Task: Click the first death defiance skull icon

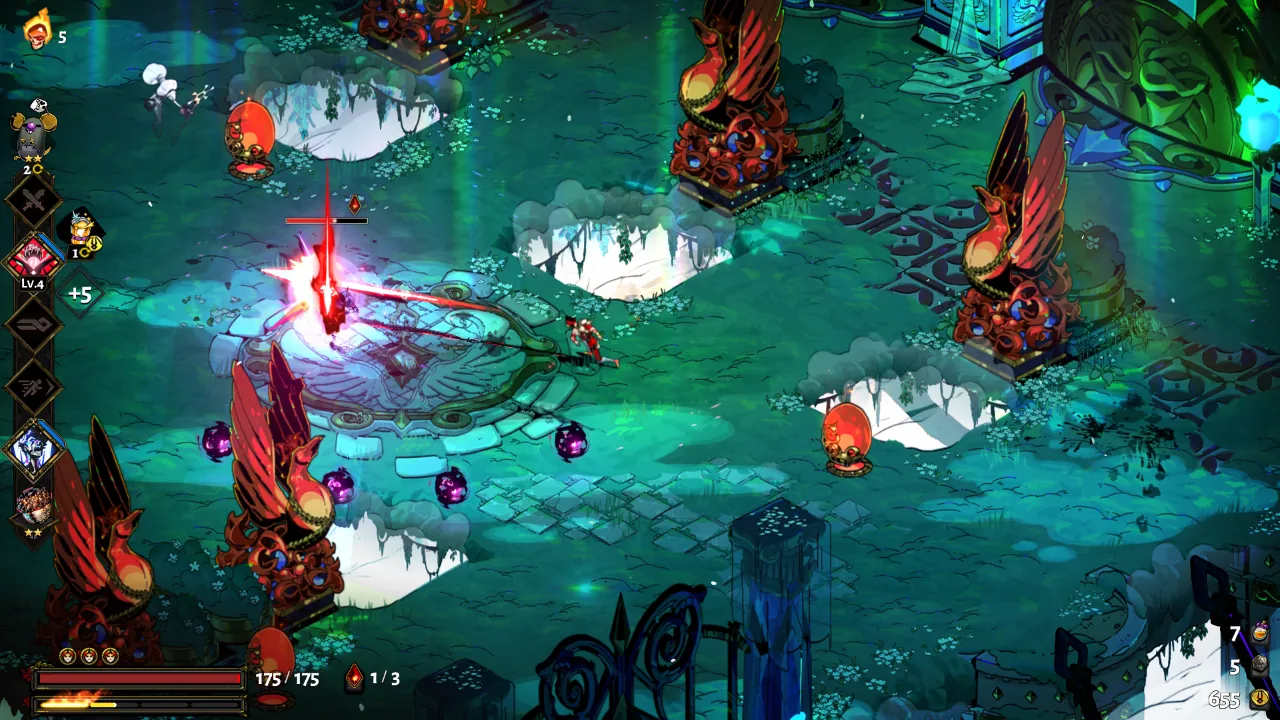Action: tap(67, 655)
